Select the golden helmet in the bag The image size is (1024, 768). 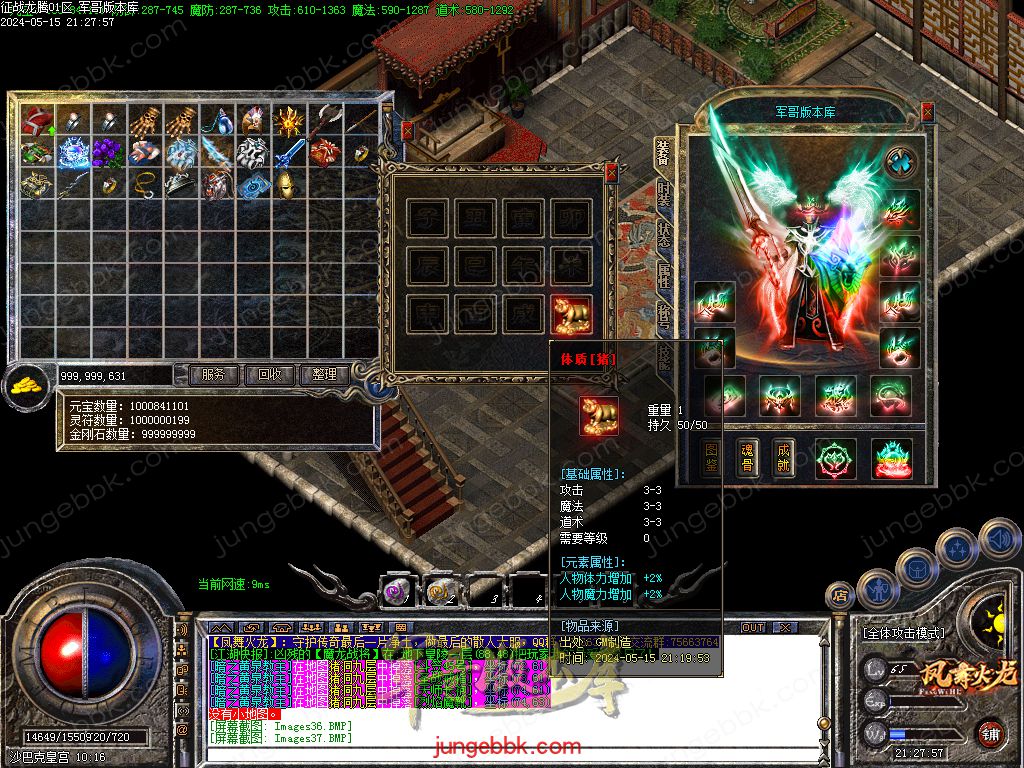[x=286, y=184]
